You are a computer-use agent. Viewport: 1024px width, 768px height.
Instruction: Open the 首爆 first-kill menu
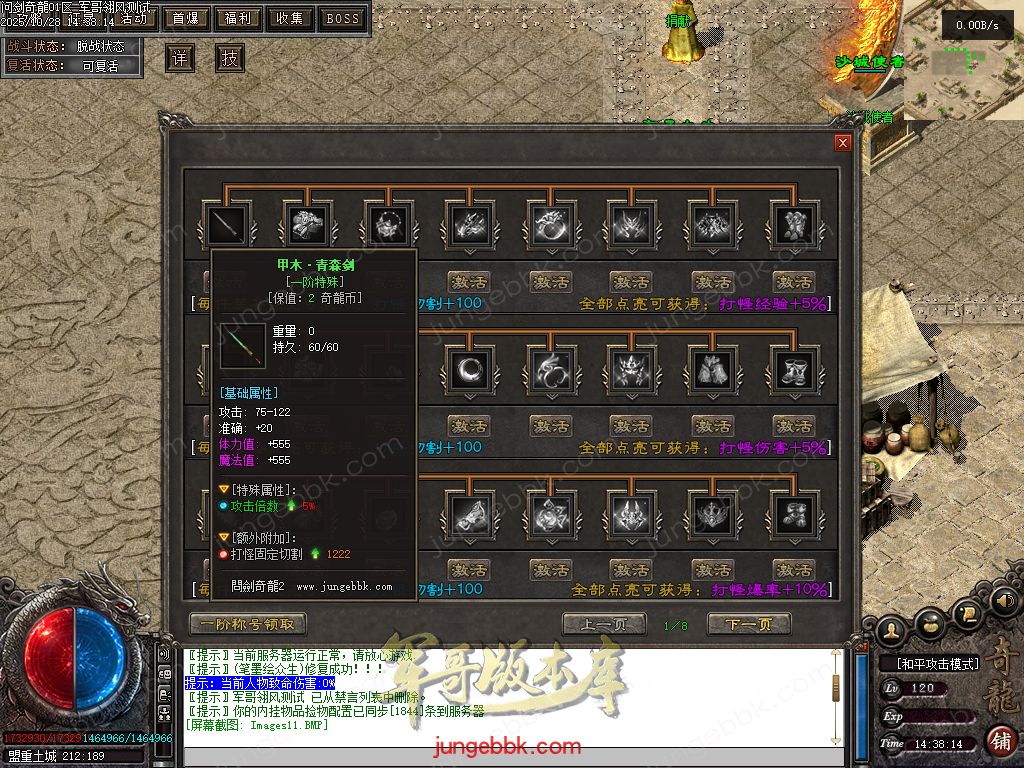click(x=185, y=18)
